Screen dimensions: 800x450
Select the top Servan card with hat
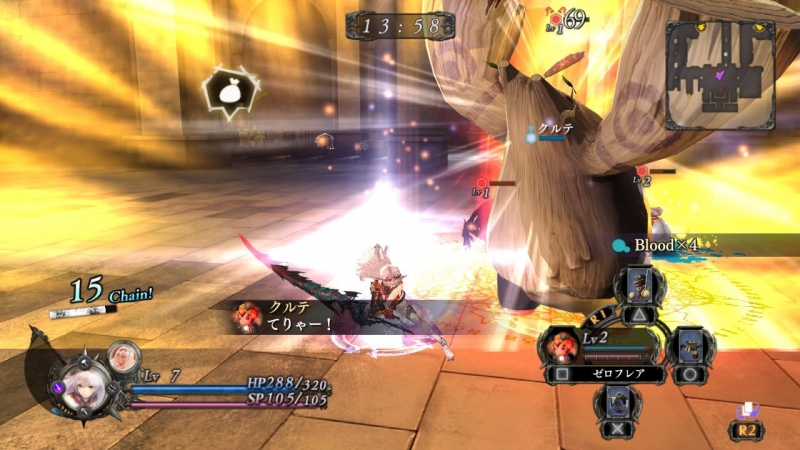[x=640, y=287]
